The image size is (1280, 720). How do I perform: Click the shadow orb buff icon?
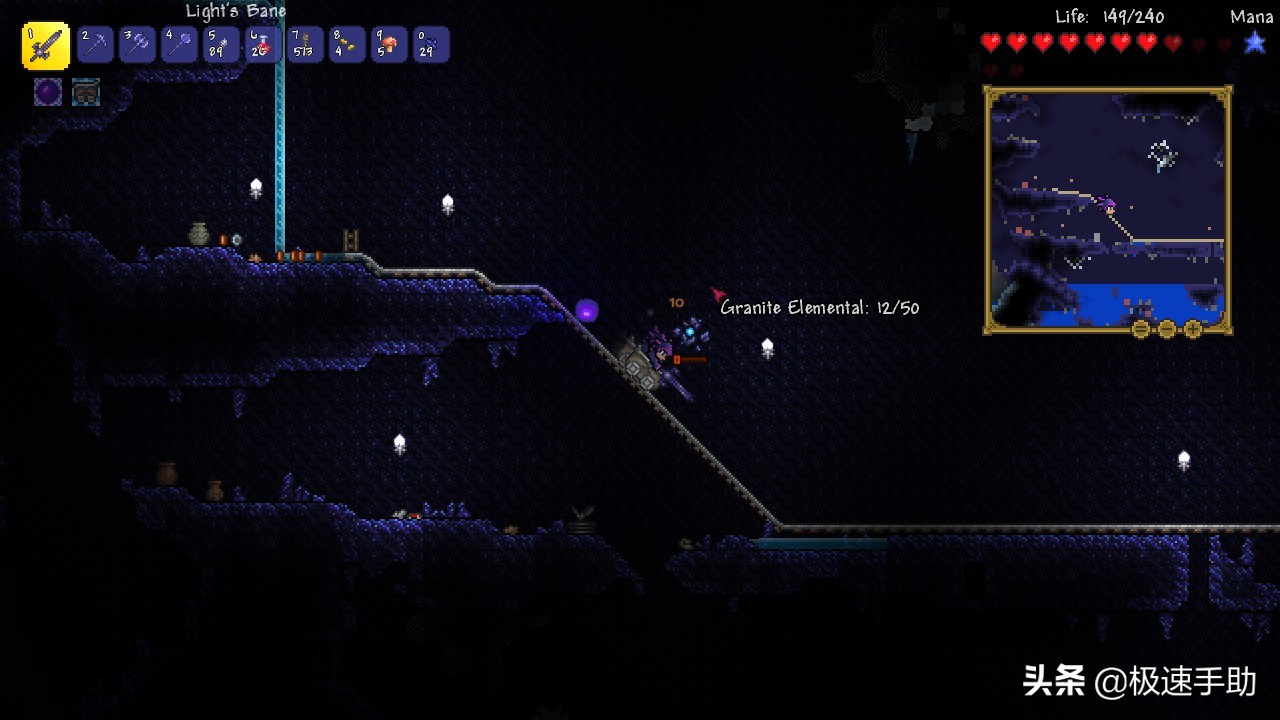coord(48,92)
